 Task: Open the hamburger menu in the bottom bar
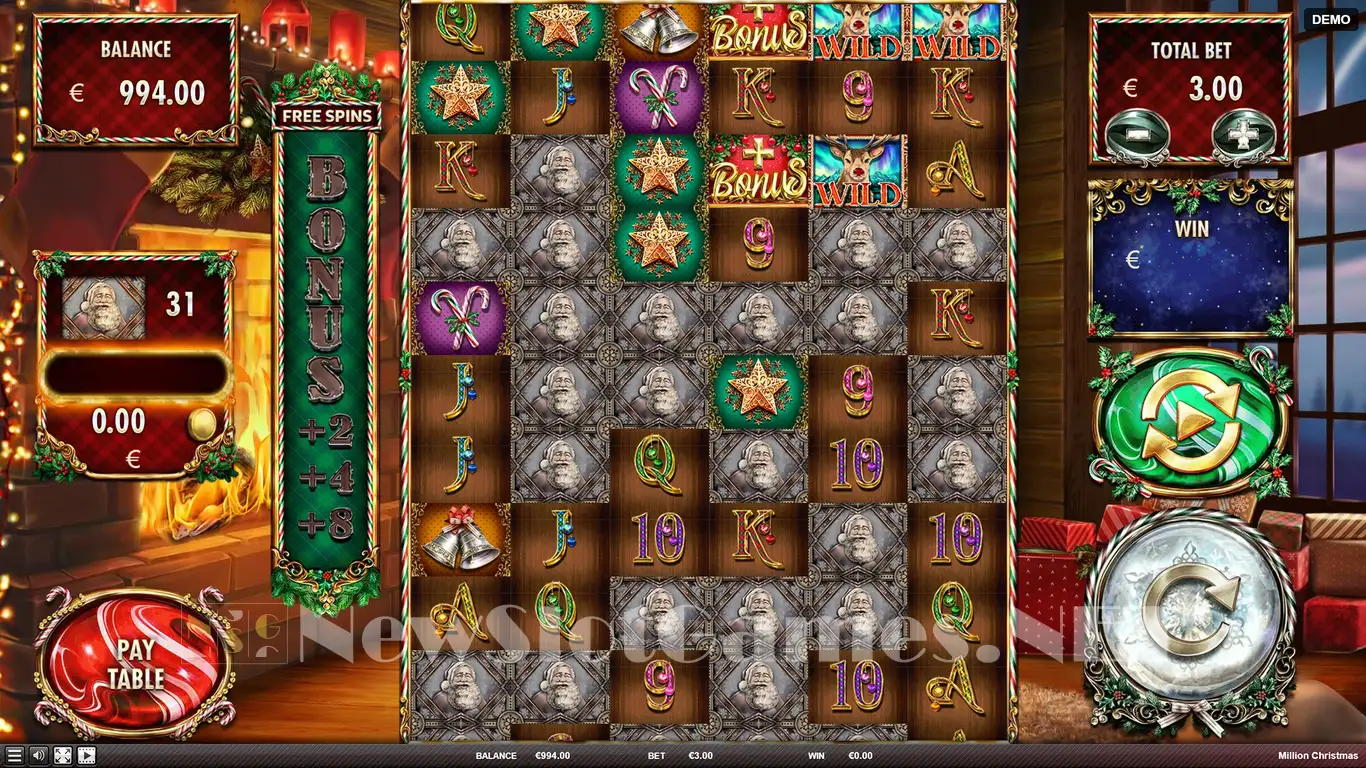click(x=14, y=756)
